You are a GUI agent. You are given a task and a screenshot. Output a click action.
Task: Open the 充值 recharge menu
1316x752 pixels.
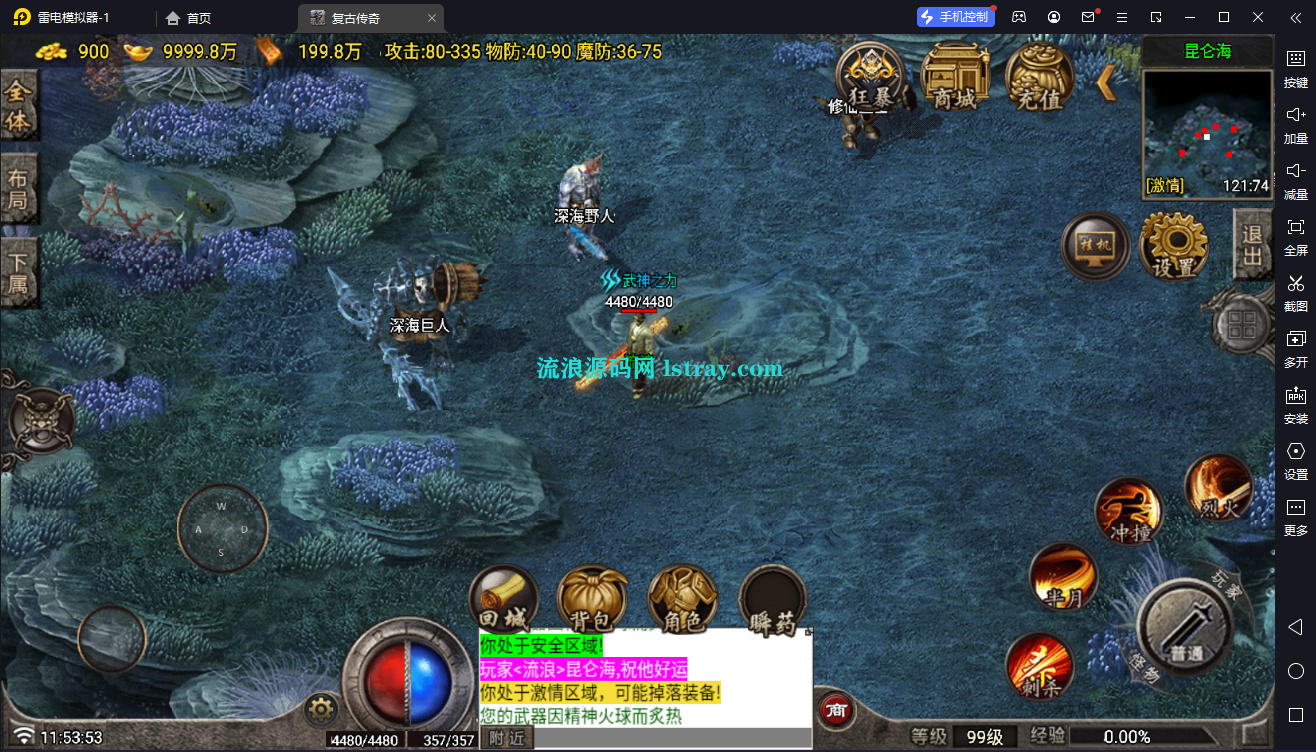point(1039,77)
